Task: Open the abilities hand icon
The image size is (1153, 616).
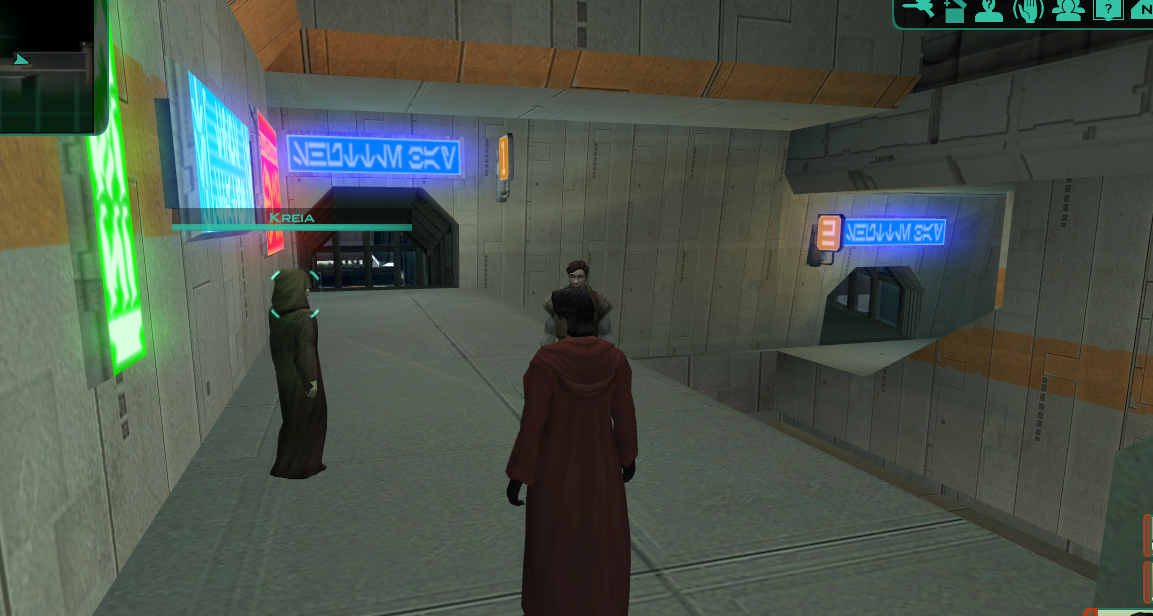Action: click(x=1027, y=11)
